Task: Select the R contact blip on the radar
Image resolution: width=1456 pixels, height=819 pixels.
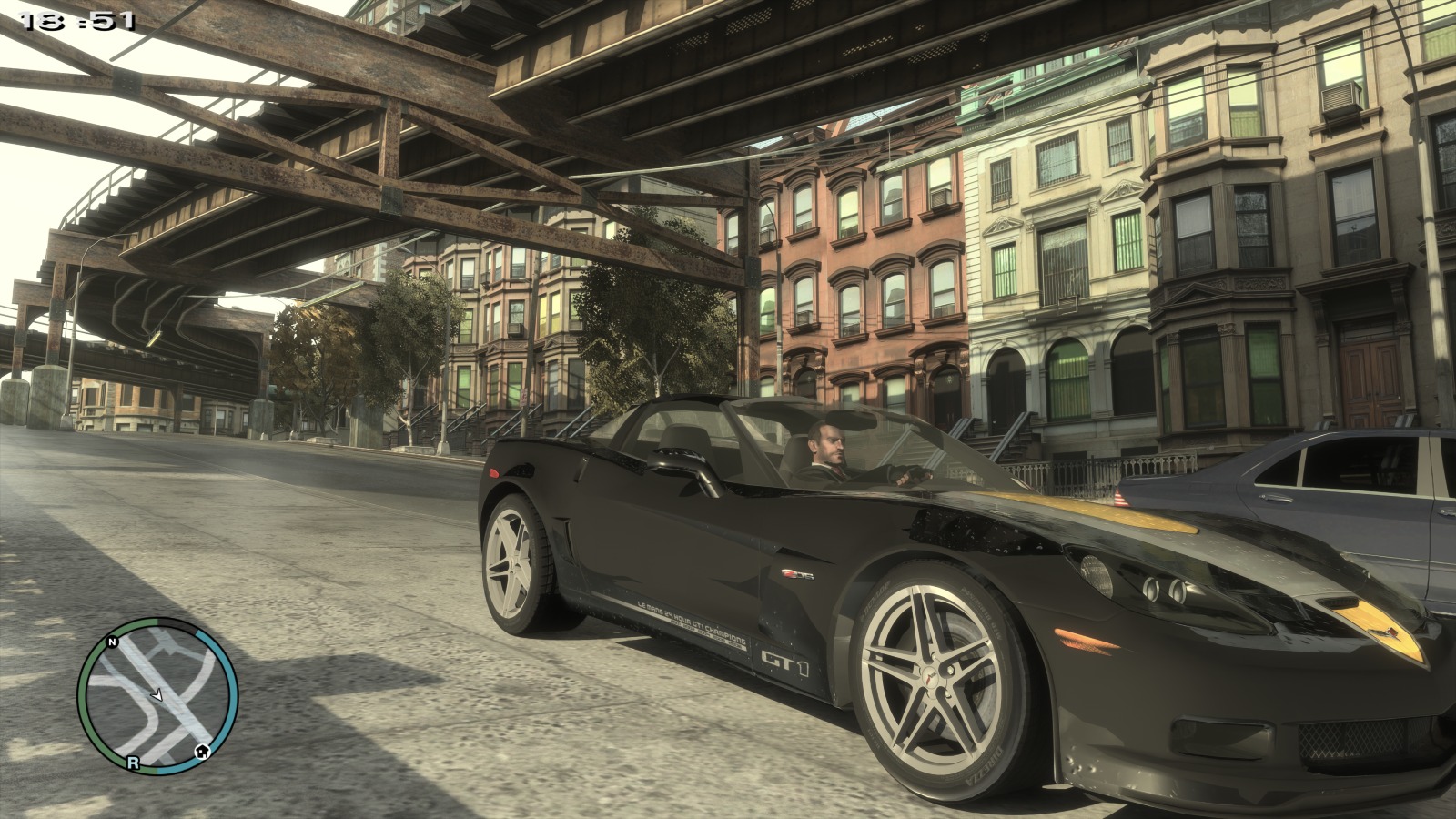Action: pyautogui.click(x=133, y=763)
